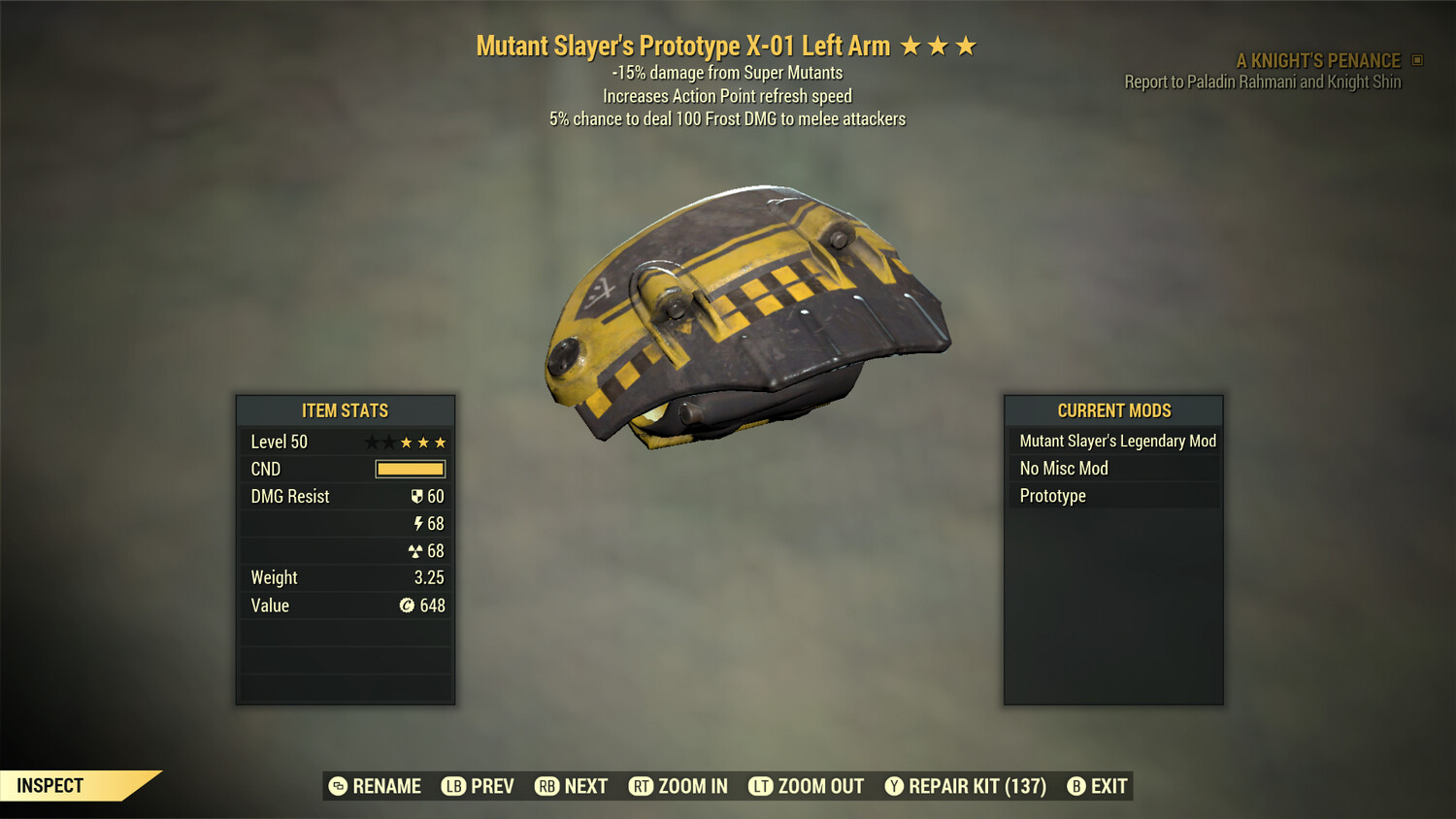The width and height of the screenshot is (1456, 819).
Task: Click the ITEM STATS panel header
Action: click(346, 409)
